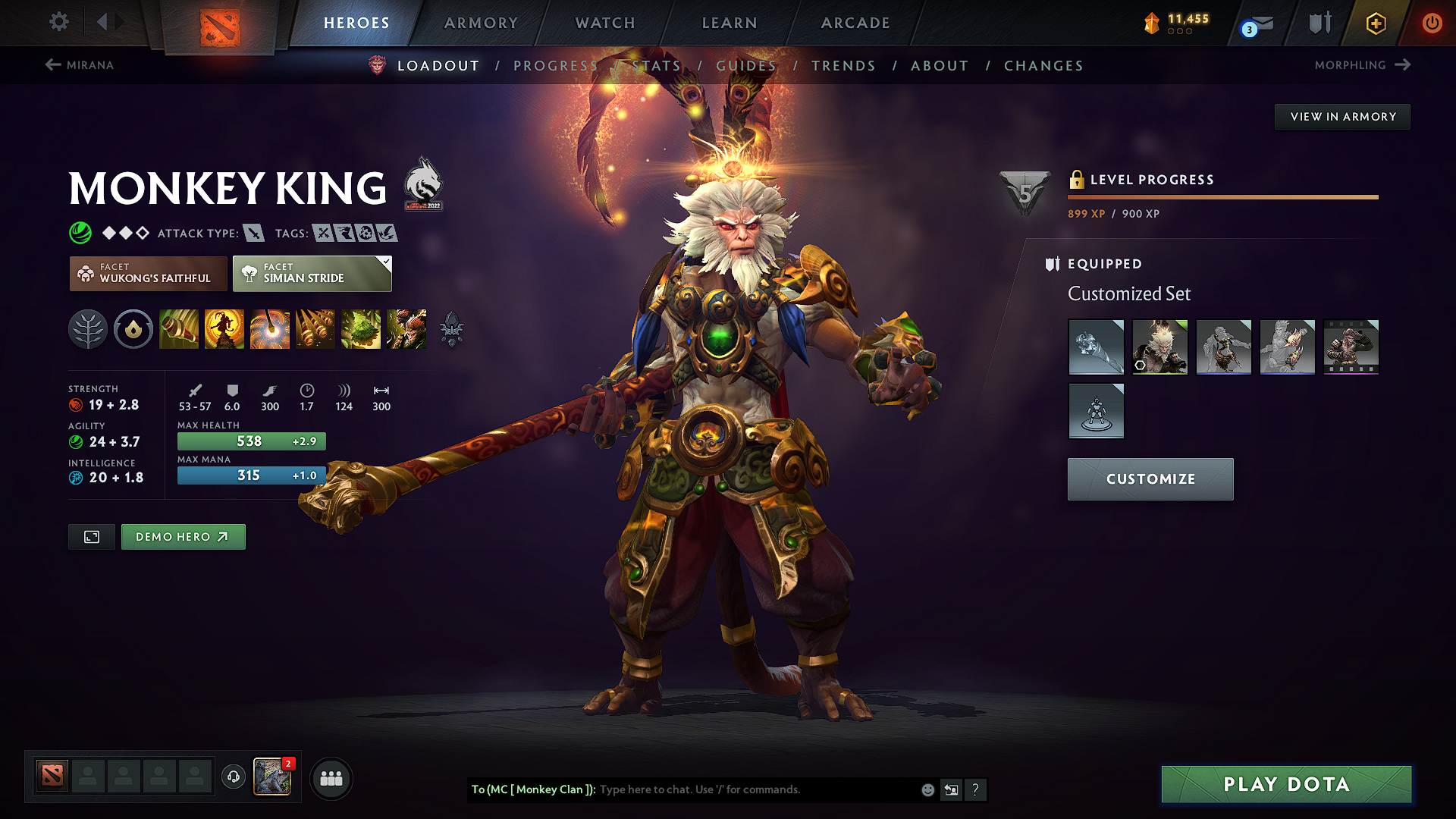Open the mailbox notifications icon
The width and height of the screenshot is (1456, 819).
(1259, 23)
